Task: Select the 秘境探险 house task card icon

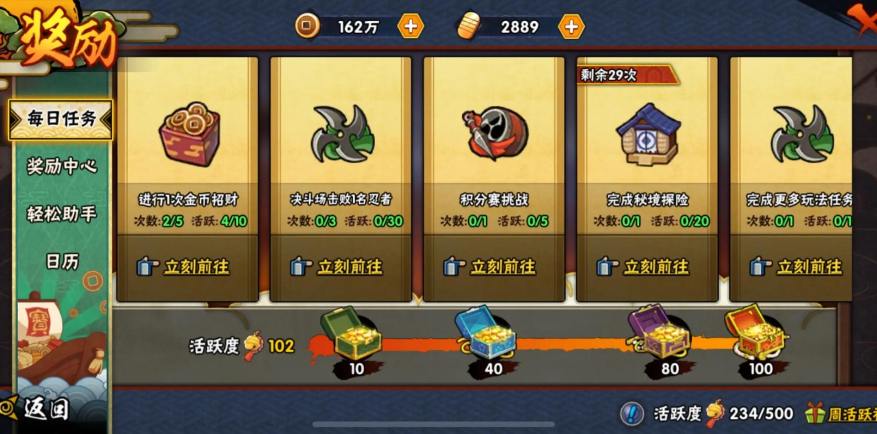Action: [x=647, y=135]
